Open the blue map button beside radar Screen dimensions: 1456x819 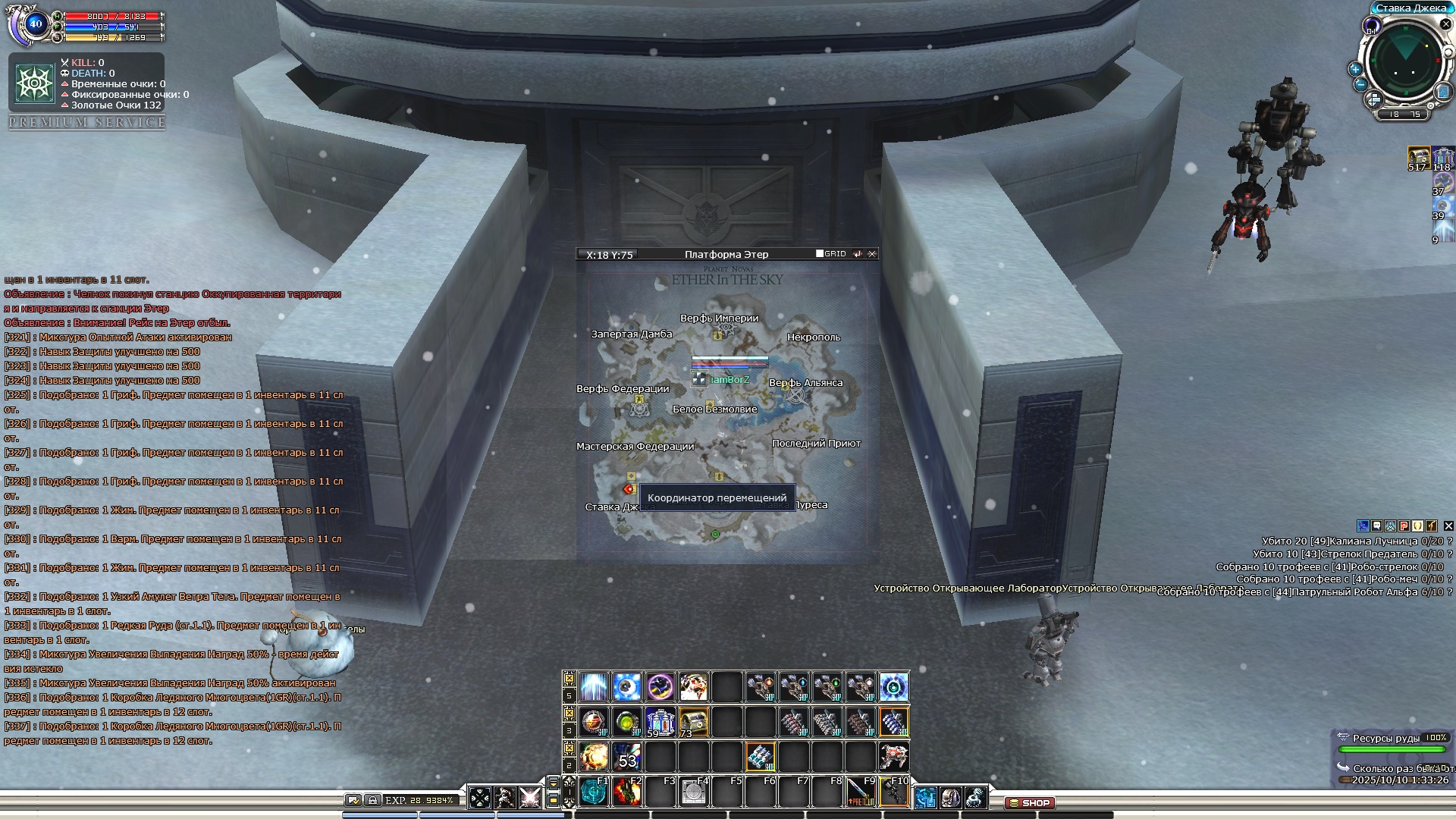tap(1442, 93)
